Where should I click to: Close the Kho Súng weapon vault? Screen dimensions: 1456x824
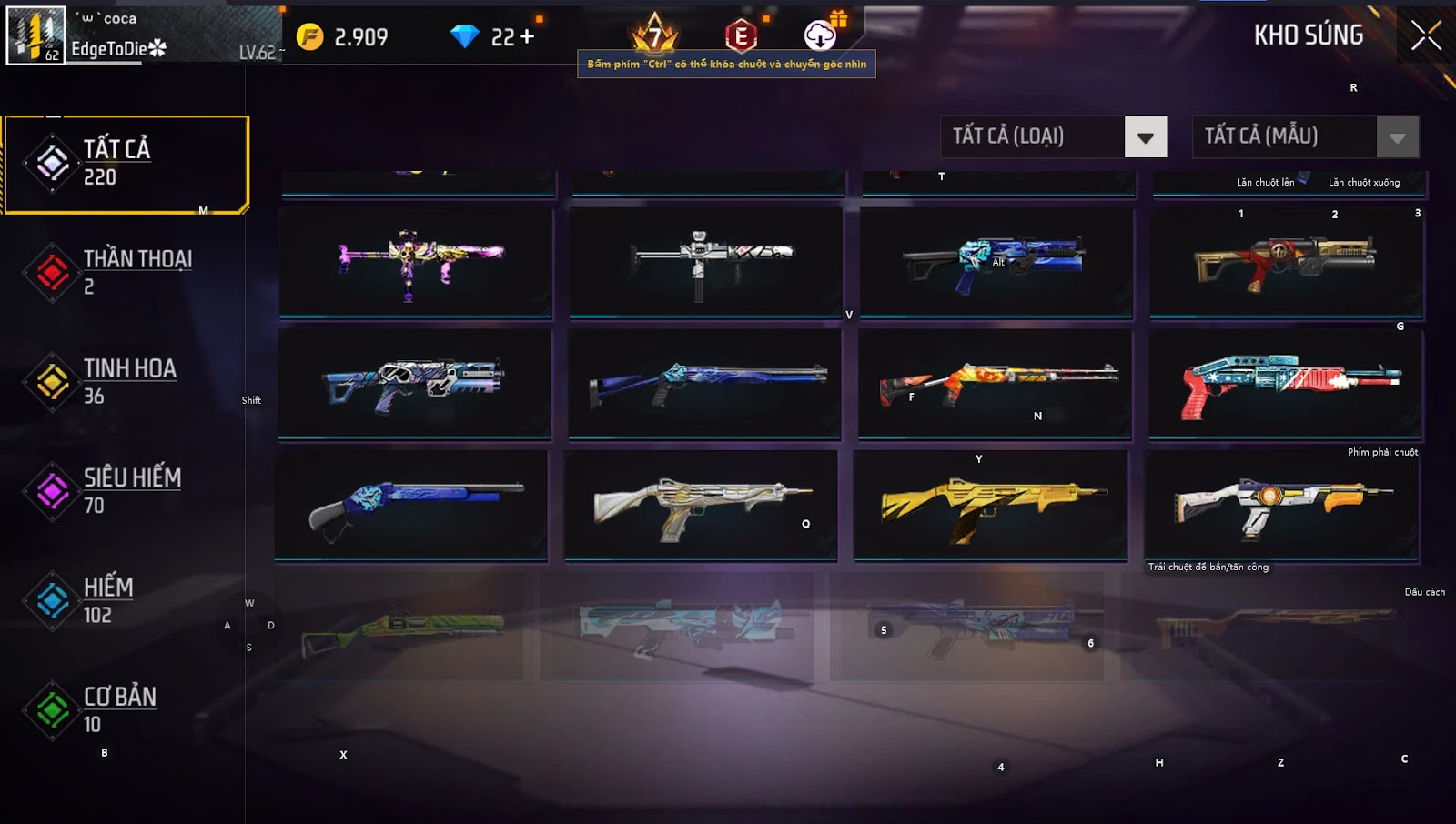[x=1425, y=36]
